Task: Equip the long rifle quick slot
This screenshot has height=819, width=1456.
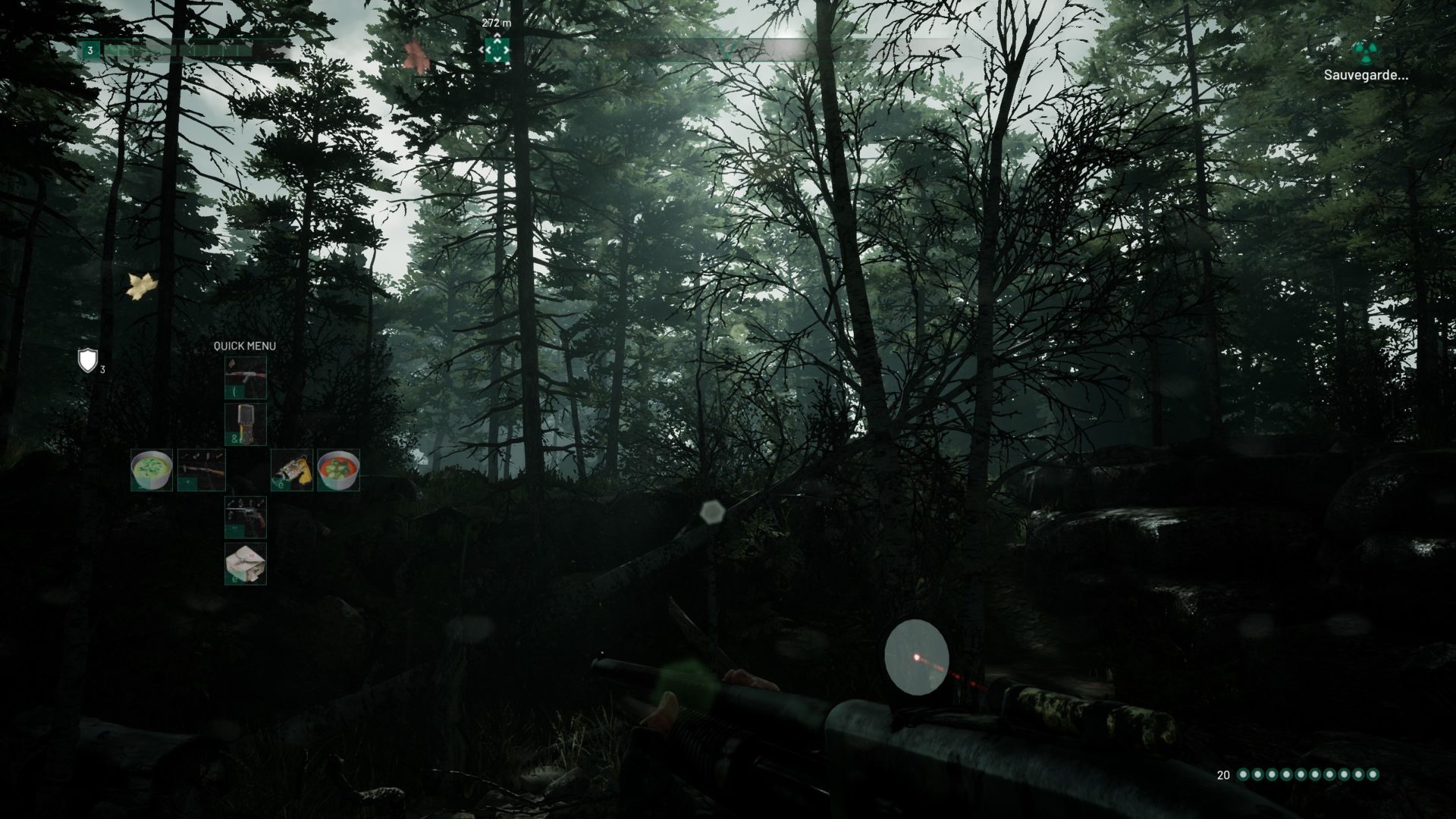Action: tap(201, 470)
